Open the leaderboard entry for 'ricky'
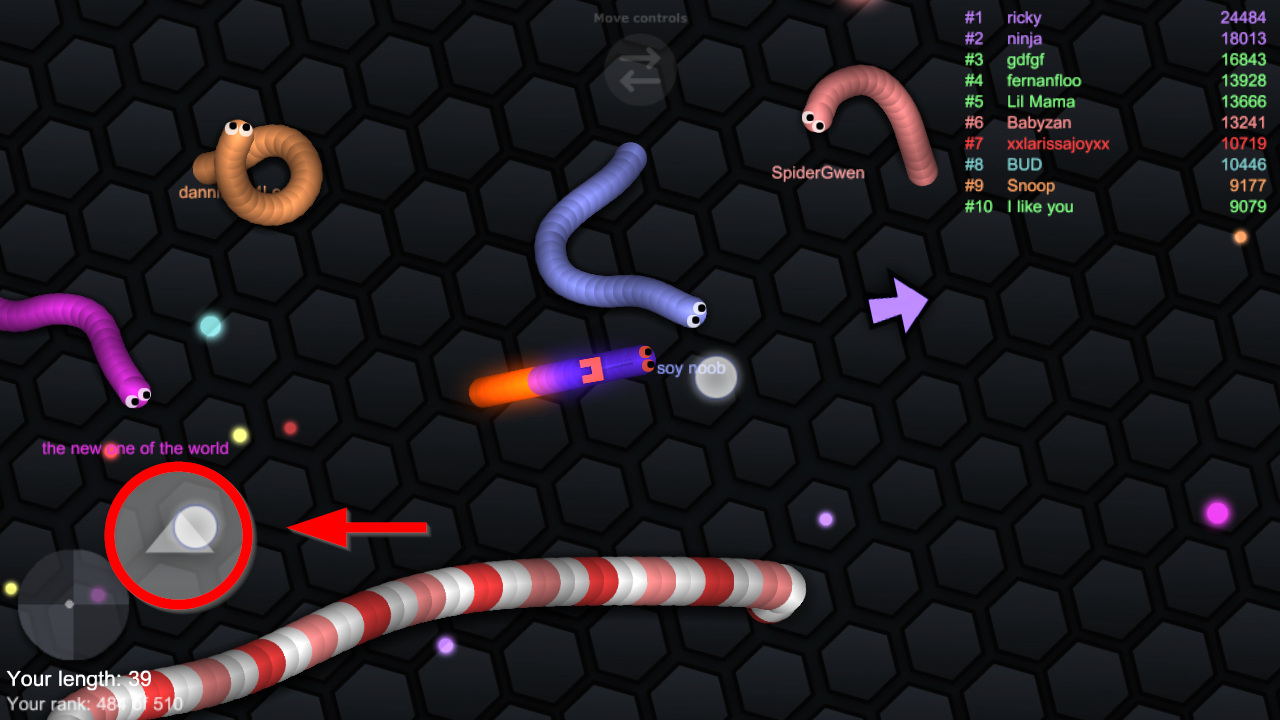This screenshot has width=1280, height=720. tap(1024, 17)
